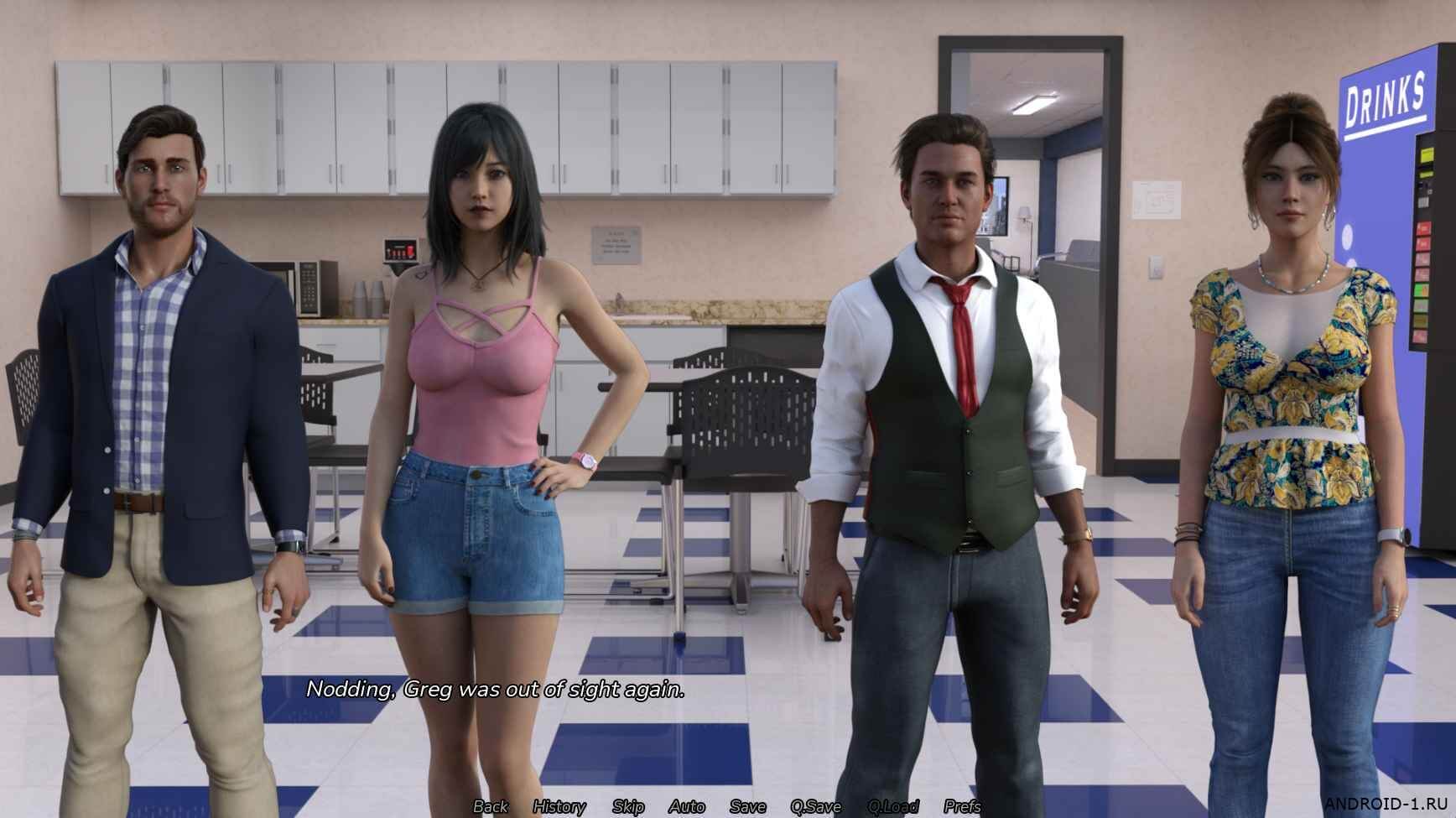Open the Save game screen
This screenshot has height=818, width=1456.
point(747,806)
